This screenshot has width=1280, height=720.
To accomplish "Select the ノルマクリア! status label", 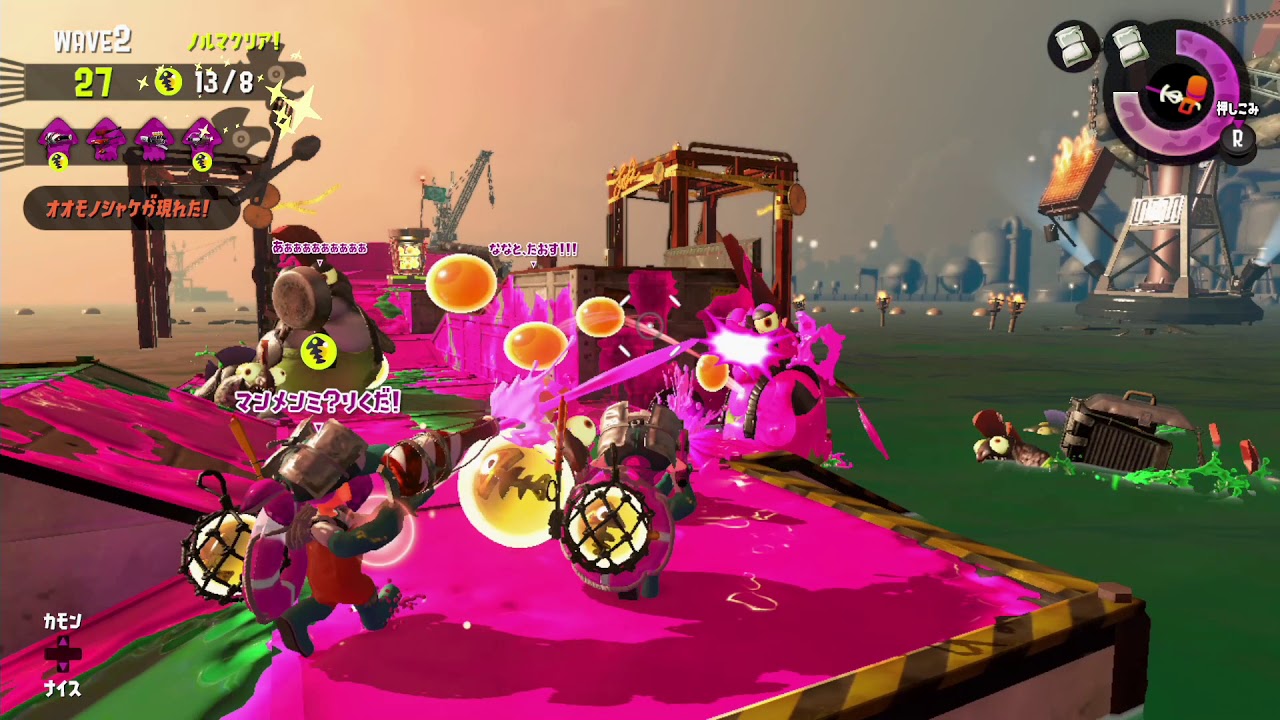I will click(235, 40).
